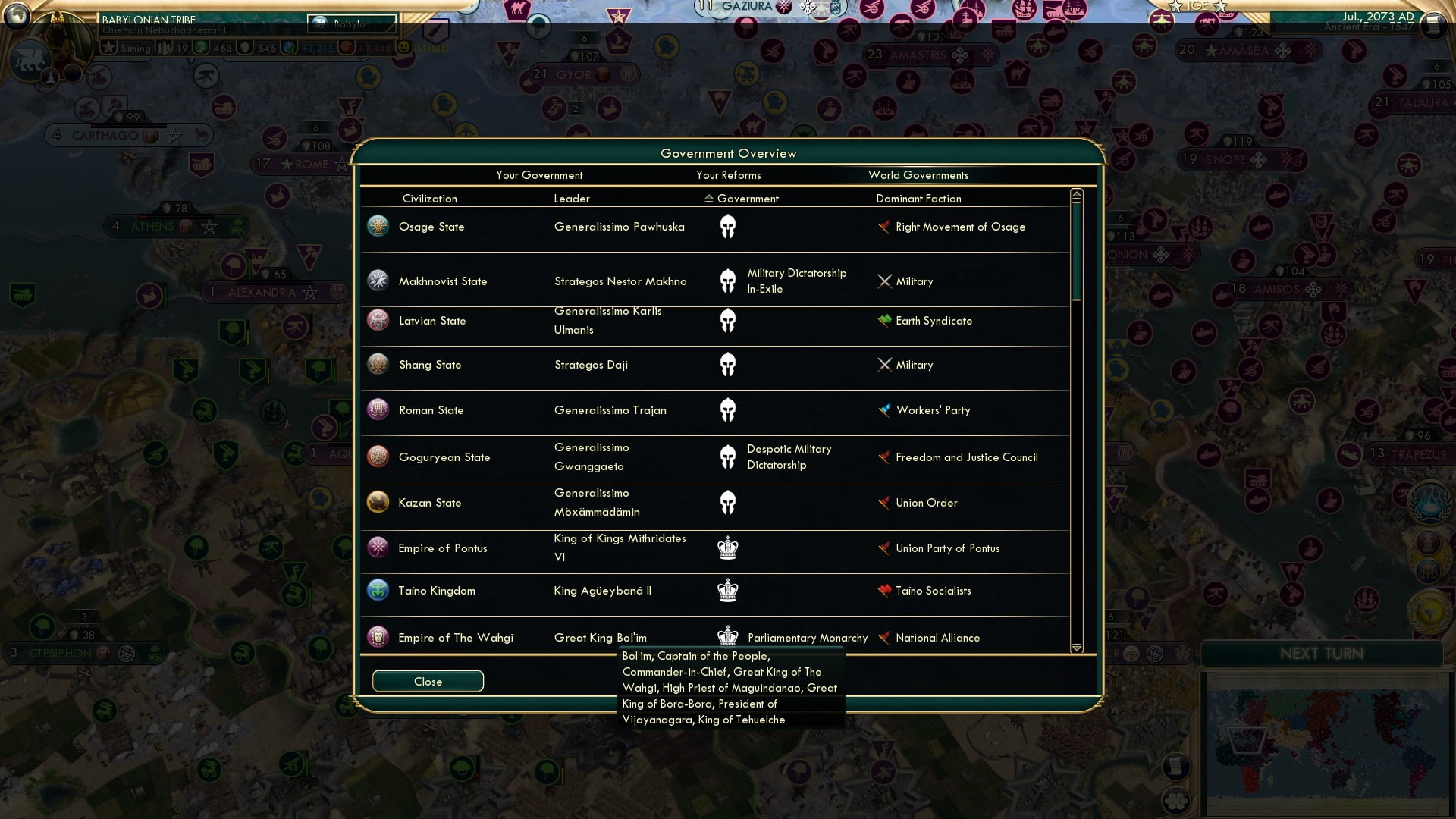Click the military dictatorship helmet icon beside Shang State
Viewport: 1456px width, 819px height.
(x=728, y=365)
